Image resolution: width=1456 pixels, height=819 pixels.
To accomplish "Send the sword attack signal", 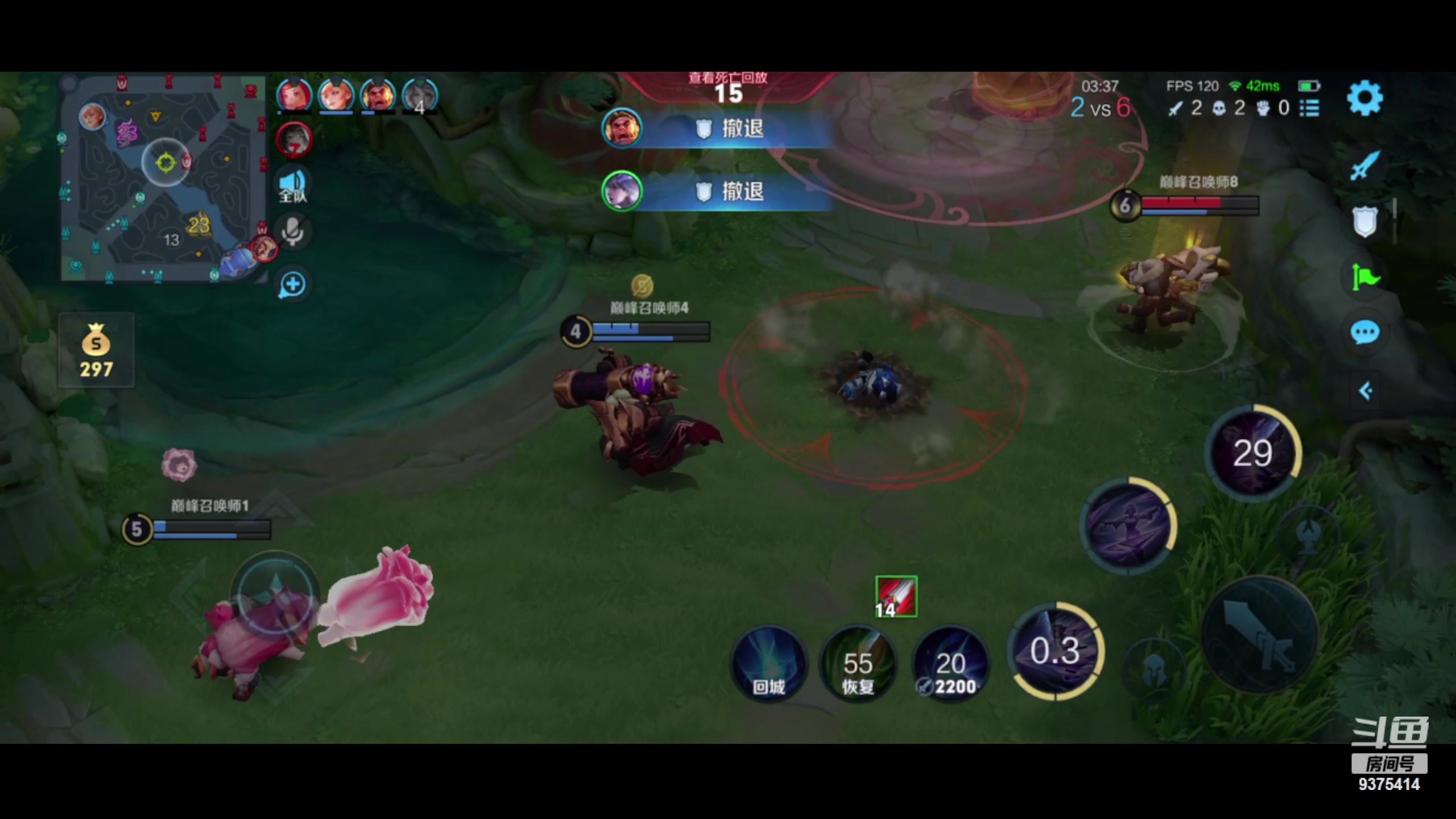I will click(1364, 166).
